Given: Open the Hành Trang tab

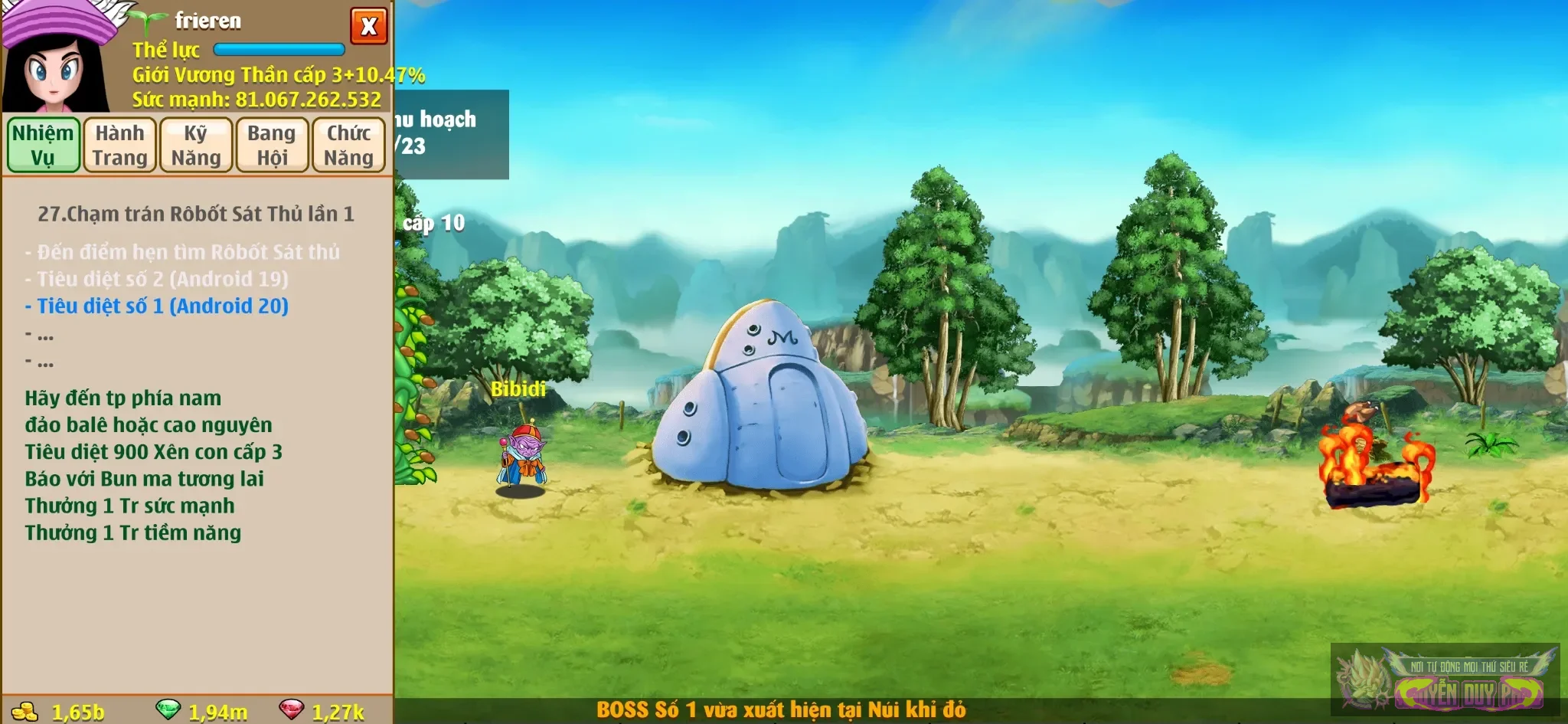Looking at the screenshot, I should (x=119, y=145).
